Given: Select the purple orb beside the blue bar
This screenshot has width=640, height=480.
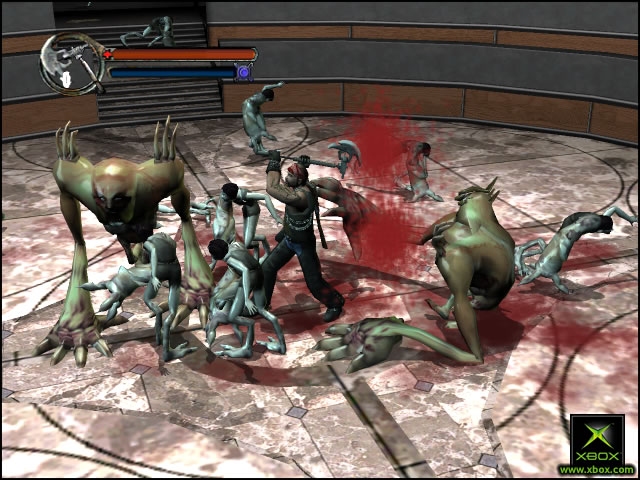Looking at the screenshot, I should tap(242, 72).
